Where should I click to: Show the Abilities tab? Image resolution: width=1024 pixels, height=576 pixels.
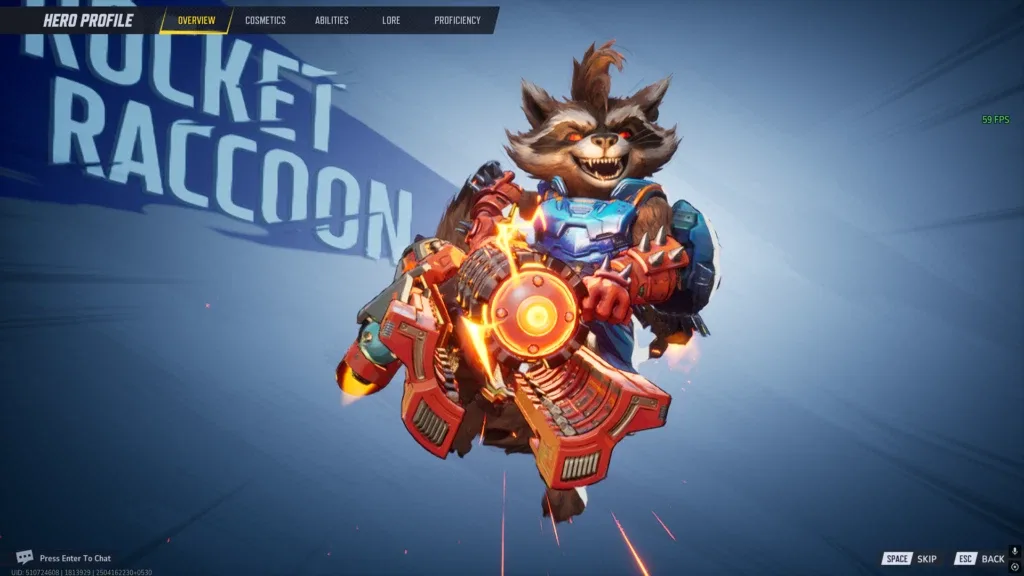click(331, 20)
